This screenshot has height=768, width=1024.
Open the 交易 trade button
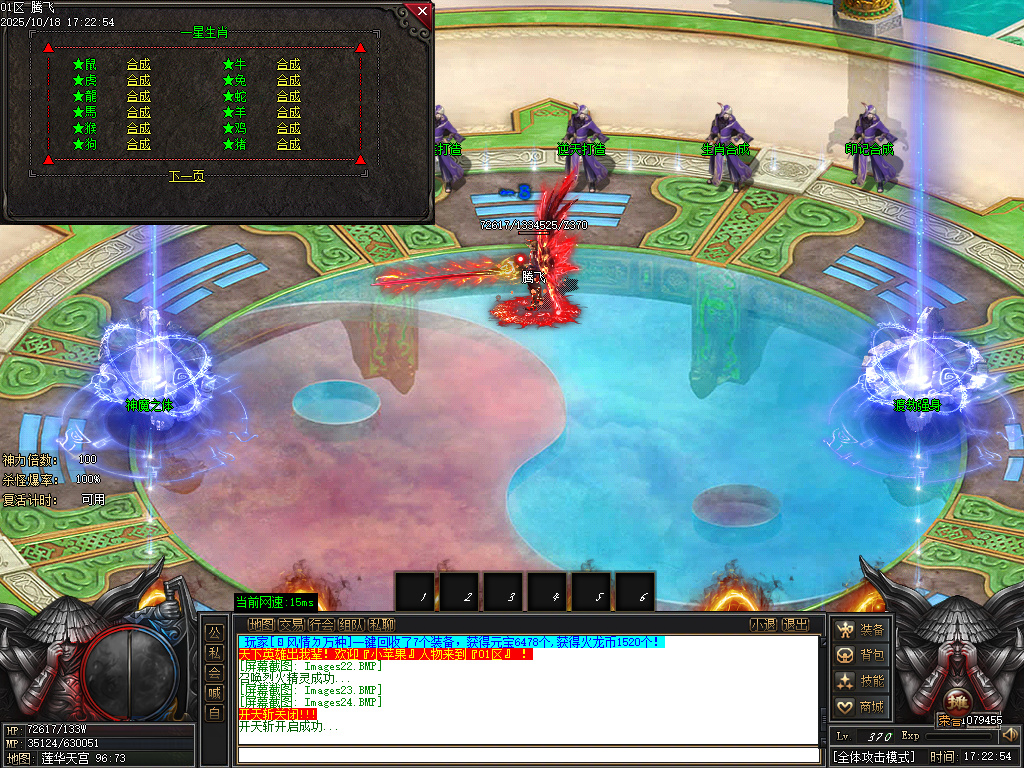point(291,625)
